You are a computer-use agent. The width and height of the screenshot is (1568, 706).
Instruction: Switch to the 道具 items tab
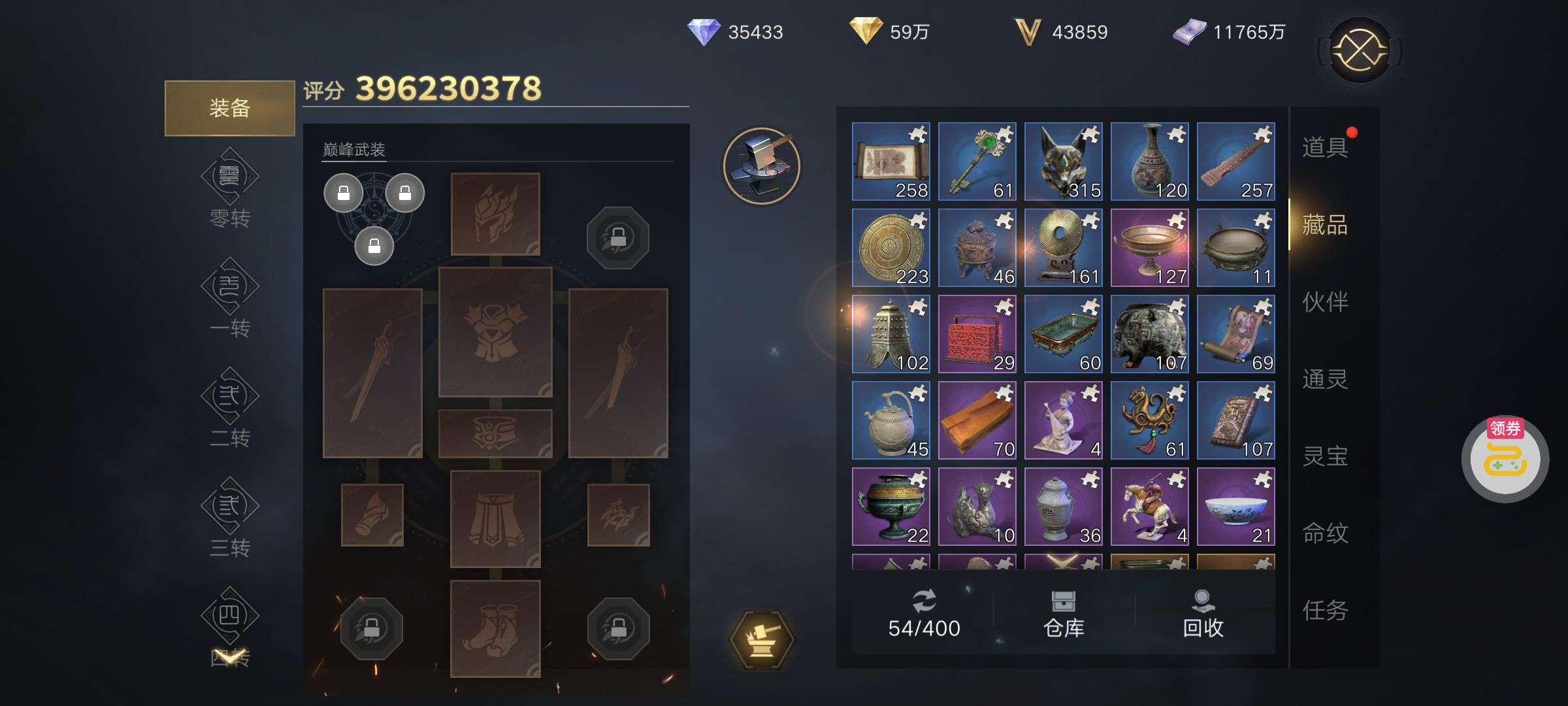click(1325, 147)
